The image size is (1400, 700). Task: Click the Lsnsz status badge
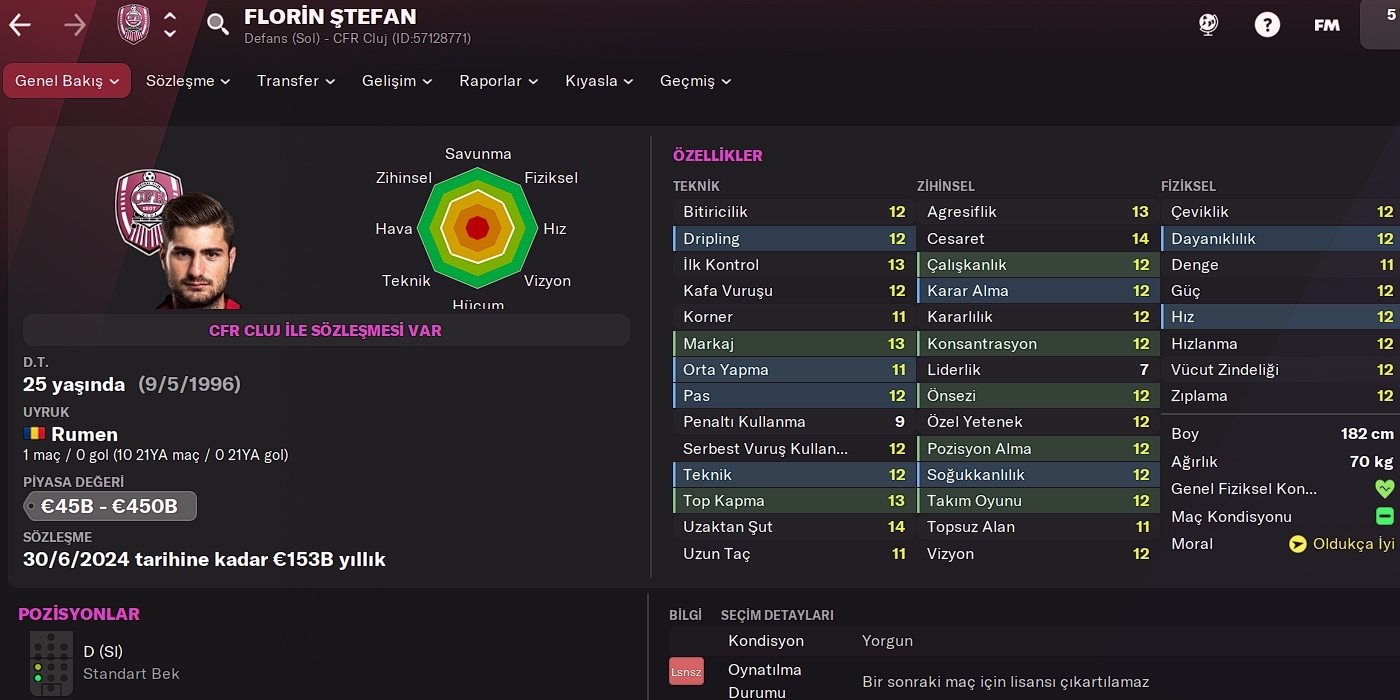[686, 671]
